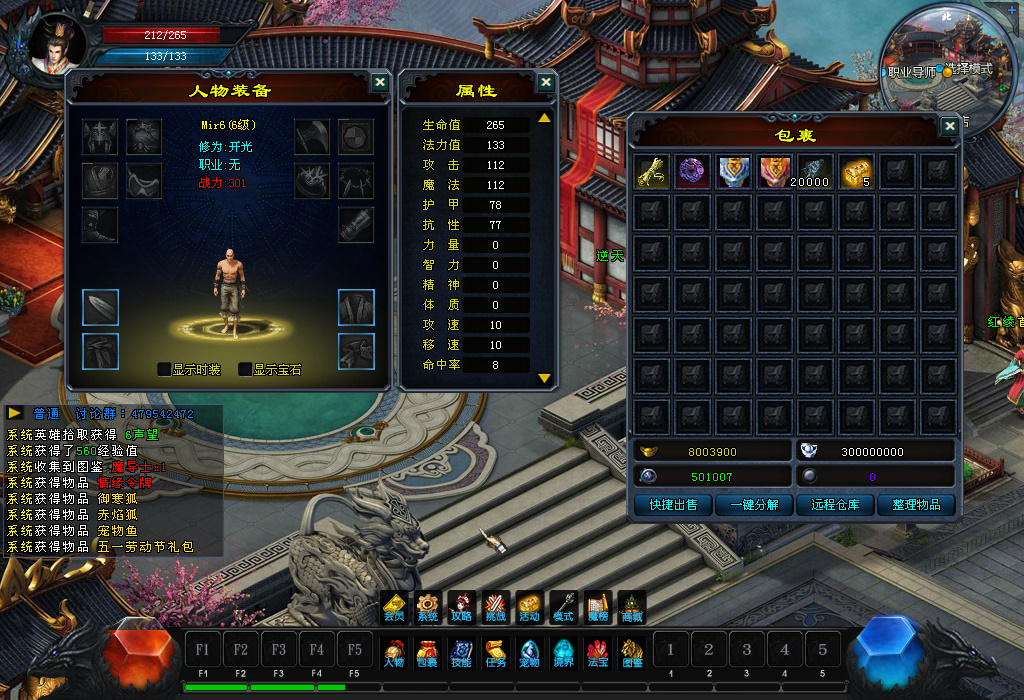The height and width of the screenshot is (700, 1024).
Task: Choose 一键分解 one-click decompose
Action: (754, 505)
